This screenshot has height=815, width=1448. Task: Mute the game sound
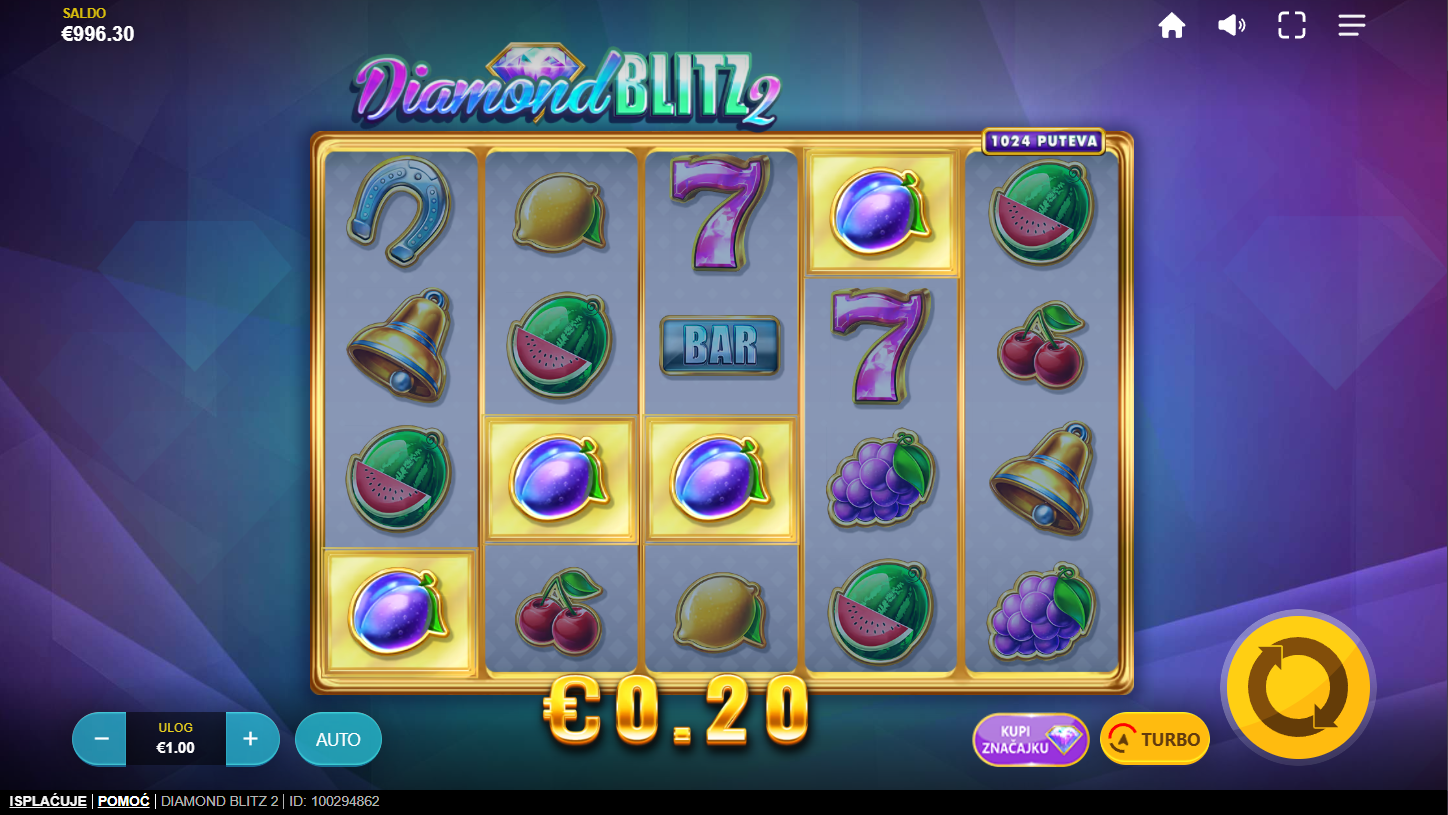(1231, 26)
